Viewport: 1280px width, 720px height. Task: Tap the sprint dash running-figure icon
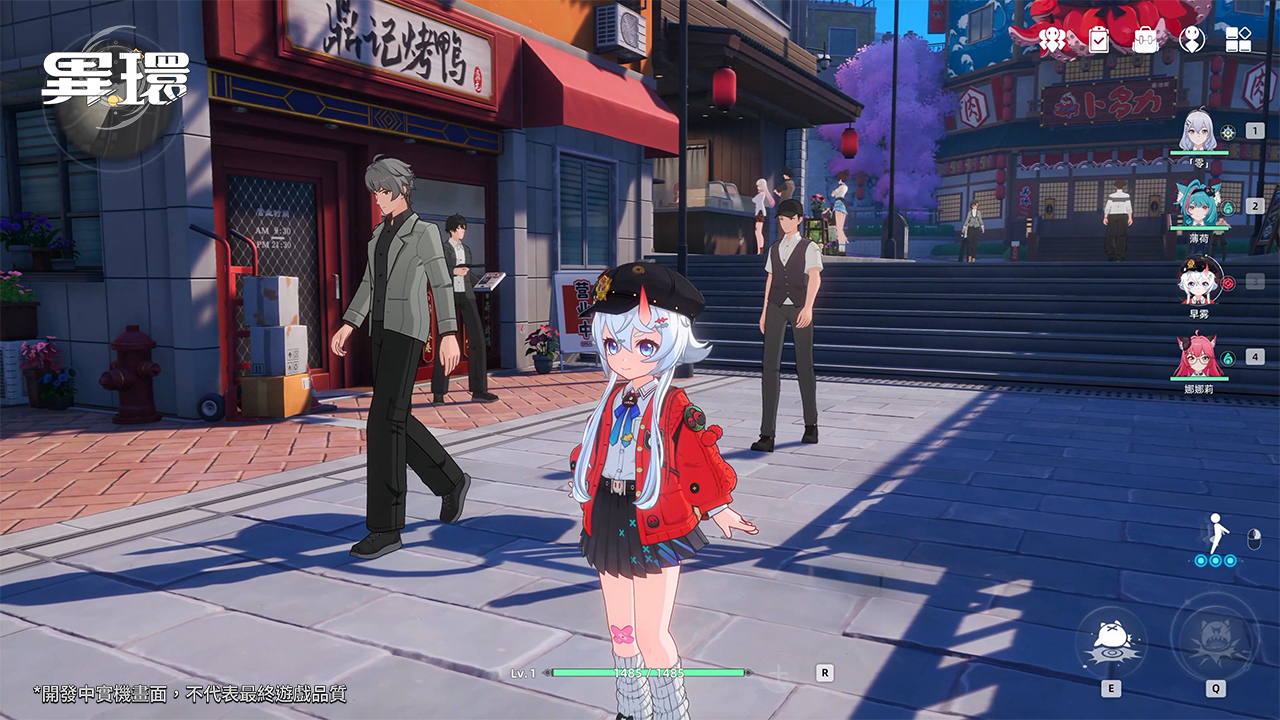point(1216,534)
